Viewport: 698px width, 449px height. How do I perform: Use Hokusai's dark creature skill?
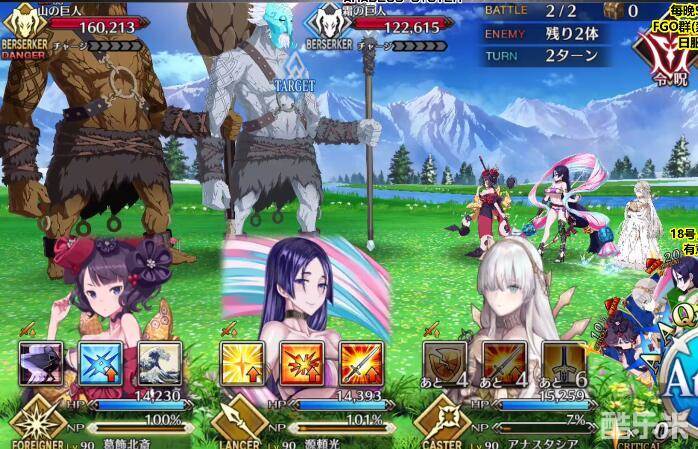pos(41,362)
